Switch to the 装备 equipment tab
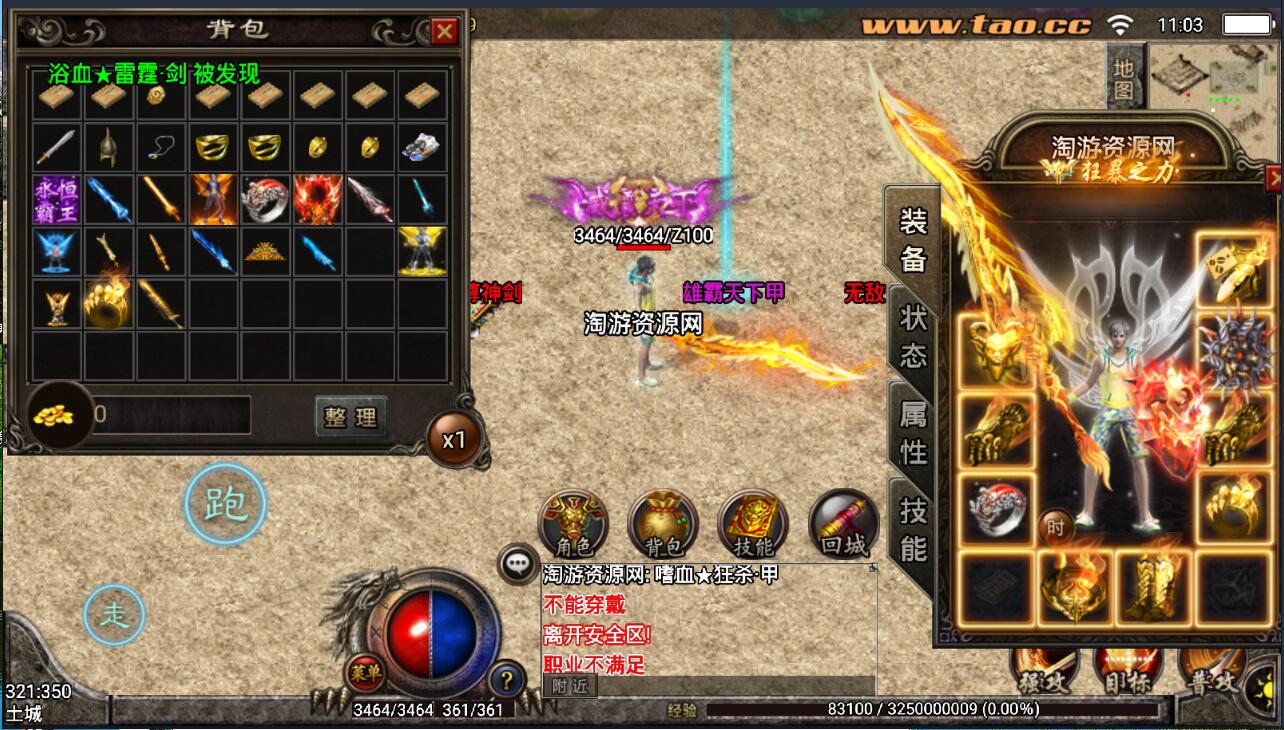The width and height of the screenshot is (1284, 730). tap(913, 239)
